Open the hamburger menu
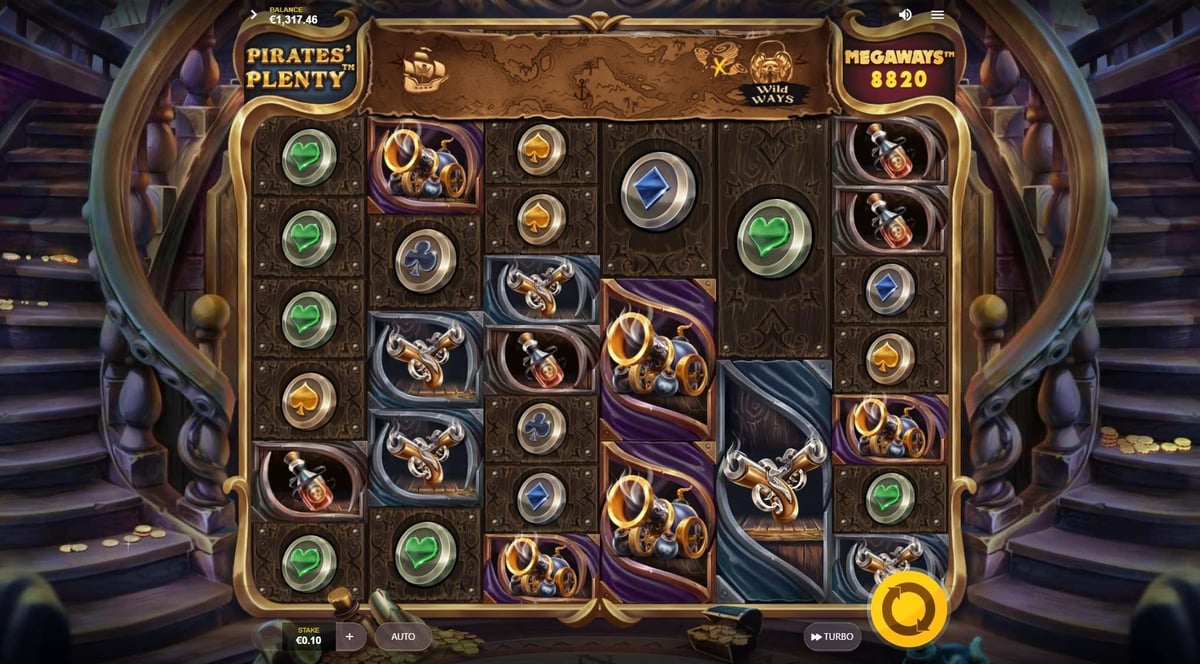The image size is (1200, 664). 937,15
